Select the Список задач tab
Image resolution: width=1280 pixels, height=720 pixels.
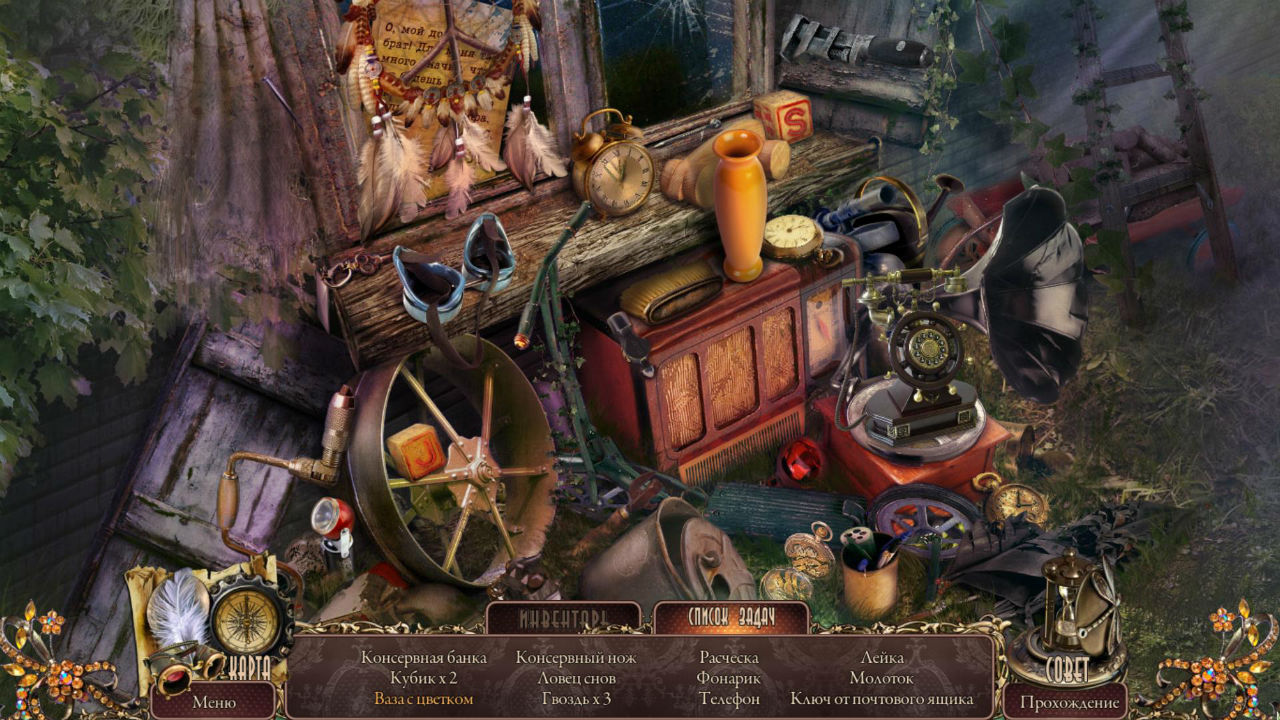(x=730, y=617)
